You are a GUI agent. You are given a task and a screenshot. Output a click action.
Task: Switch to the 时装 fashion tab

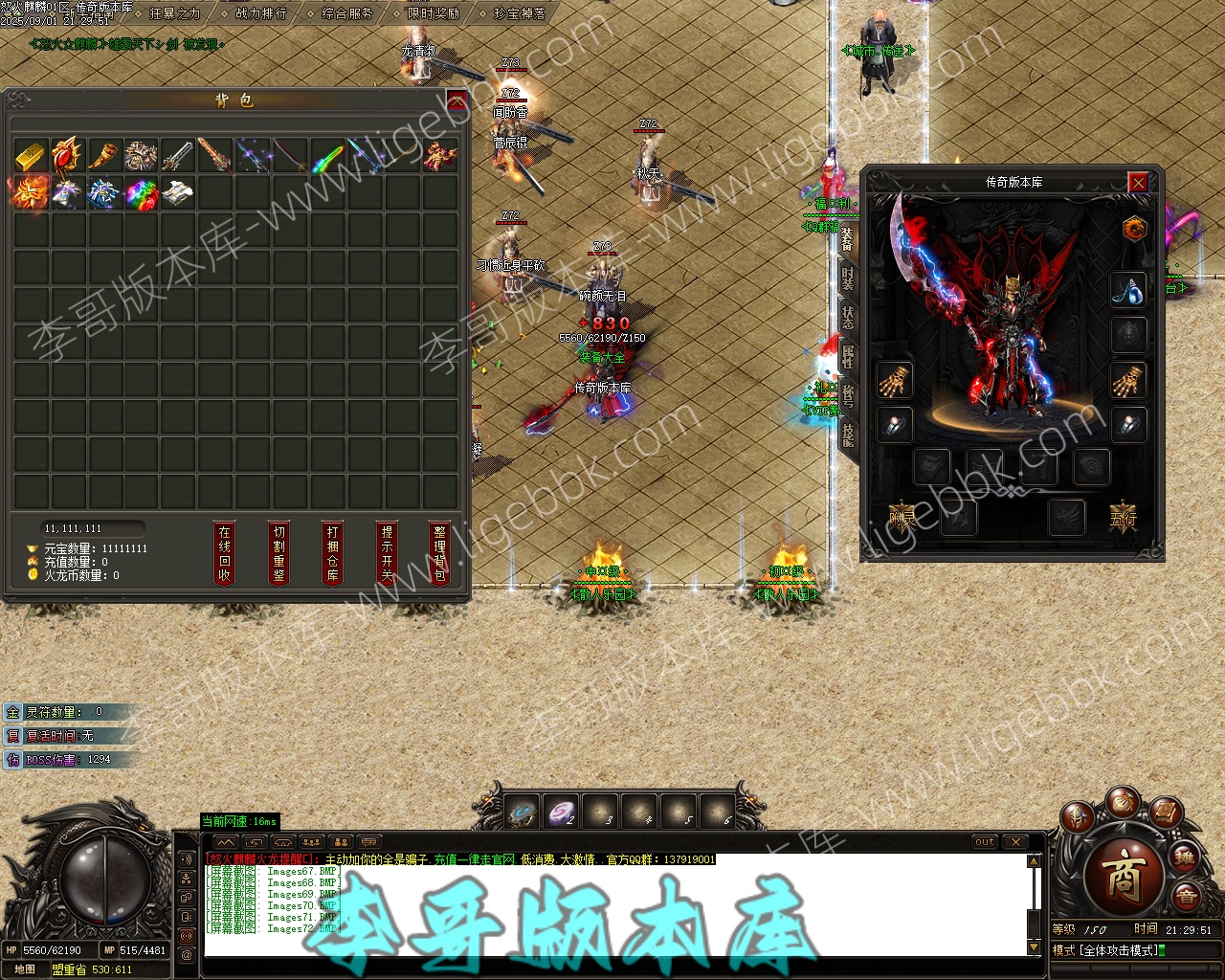[848, 278]
